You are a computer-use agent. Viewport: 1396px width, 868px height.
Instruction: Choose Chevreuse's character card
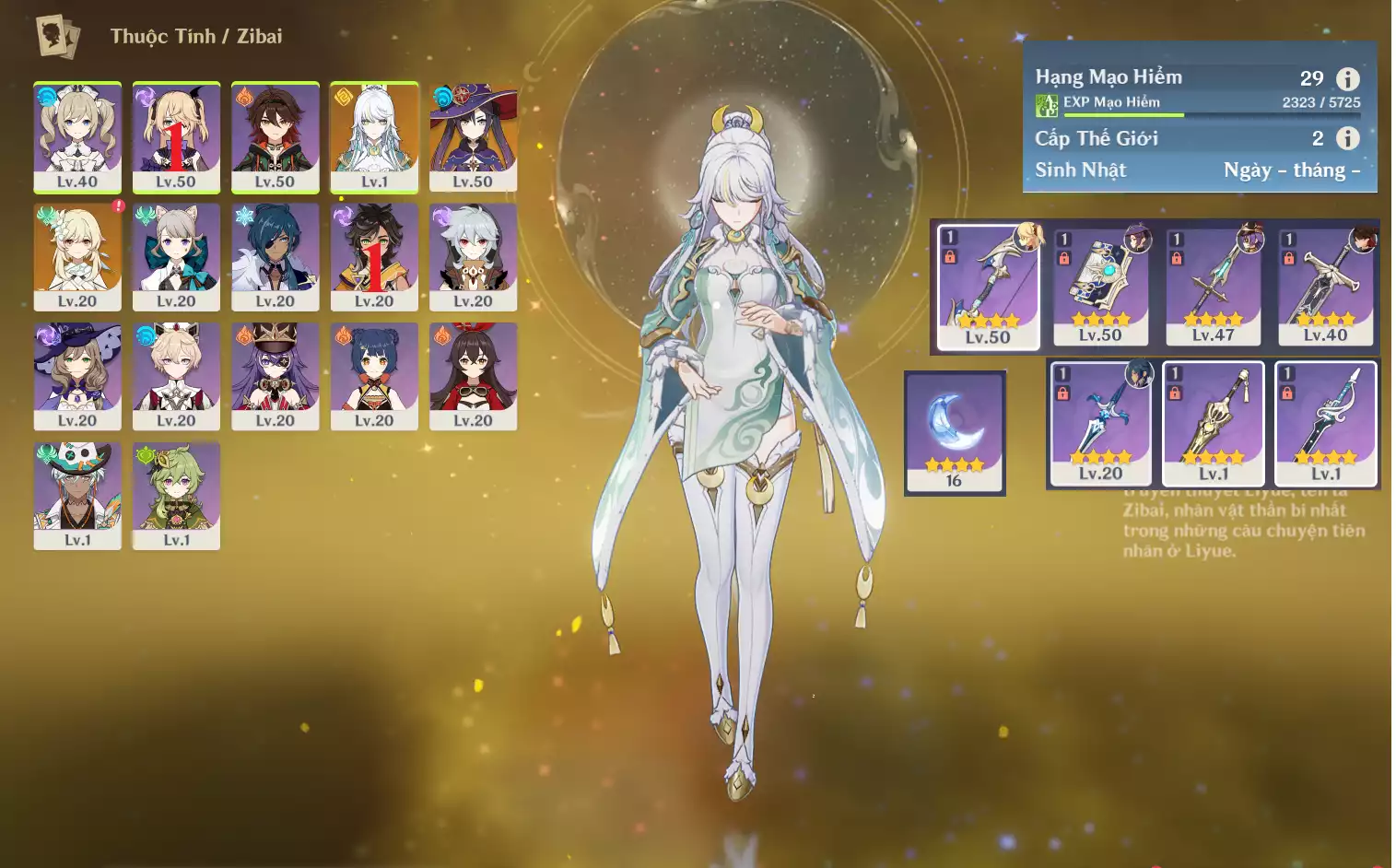(275, 376)
